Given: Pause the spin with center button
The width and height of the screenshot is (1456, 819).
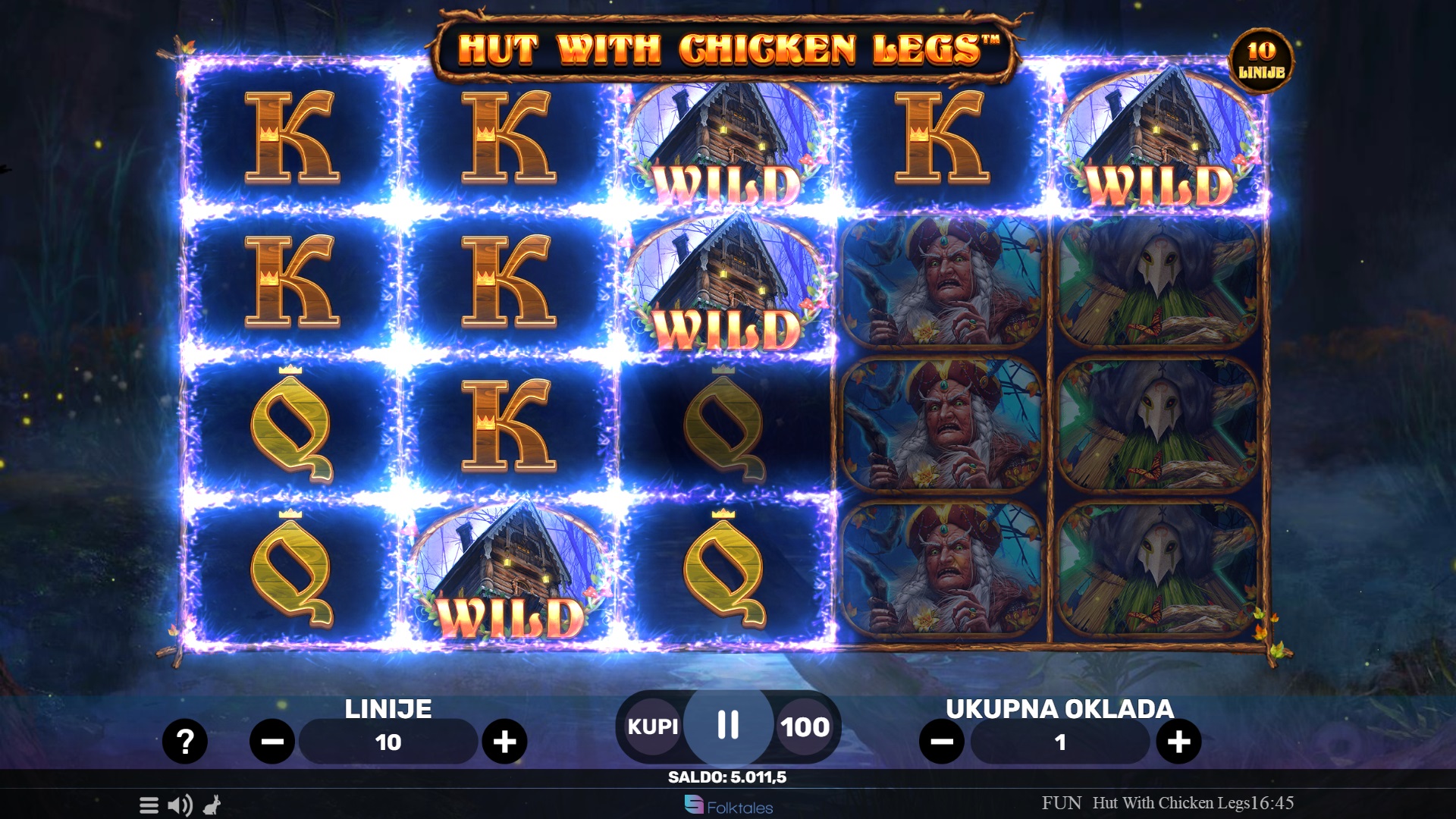Looking at the screenshot, I should tap(728, 726).
